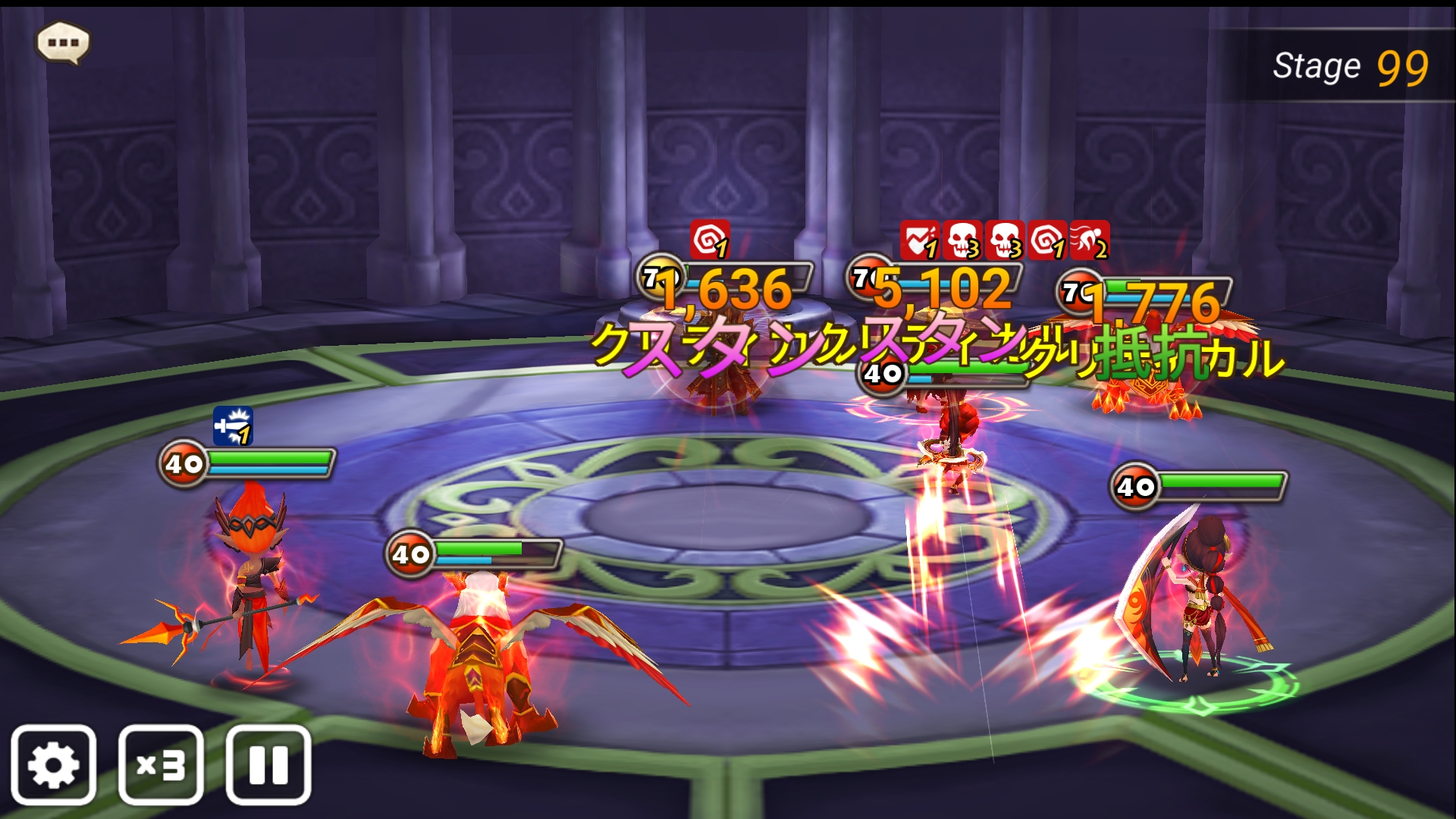The height and width of the screenshot is (819, 1456).
Task: Open the chat speech bubble
Action: pyautogui.click(x=63, y=42)
